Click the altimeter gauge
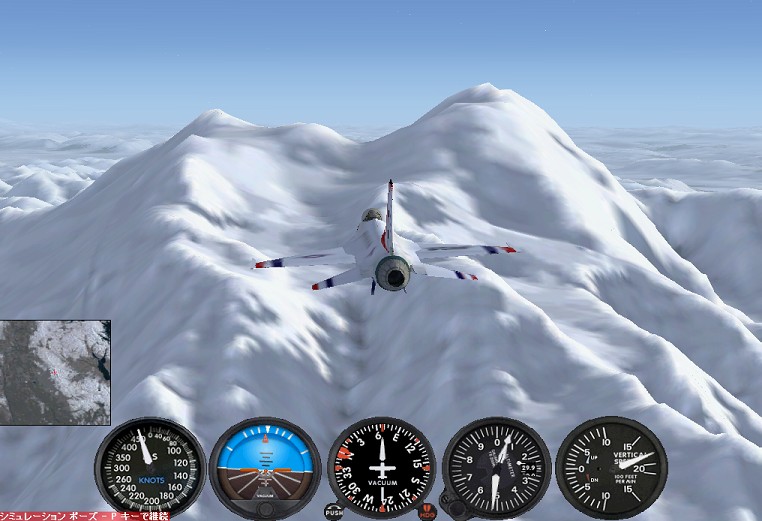The width and height of the screenshot is (762, 521). coord(497,467)
